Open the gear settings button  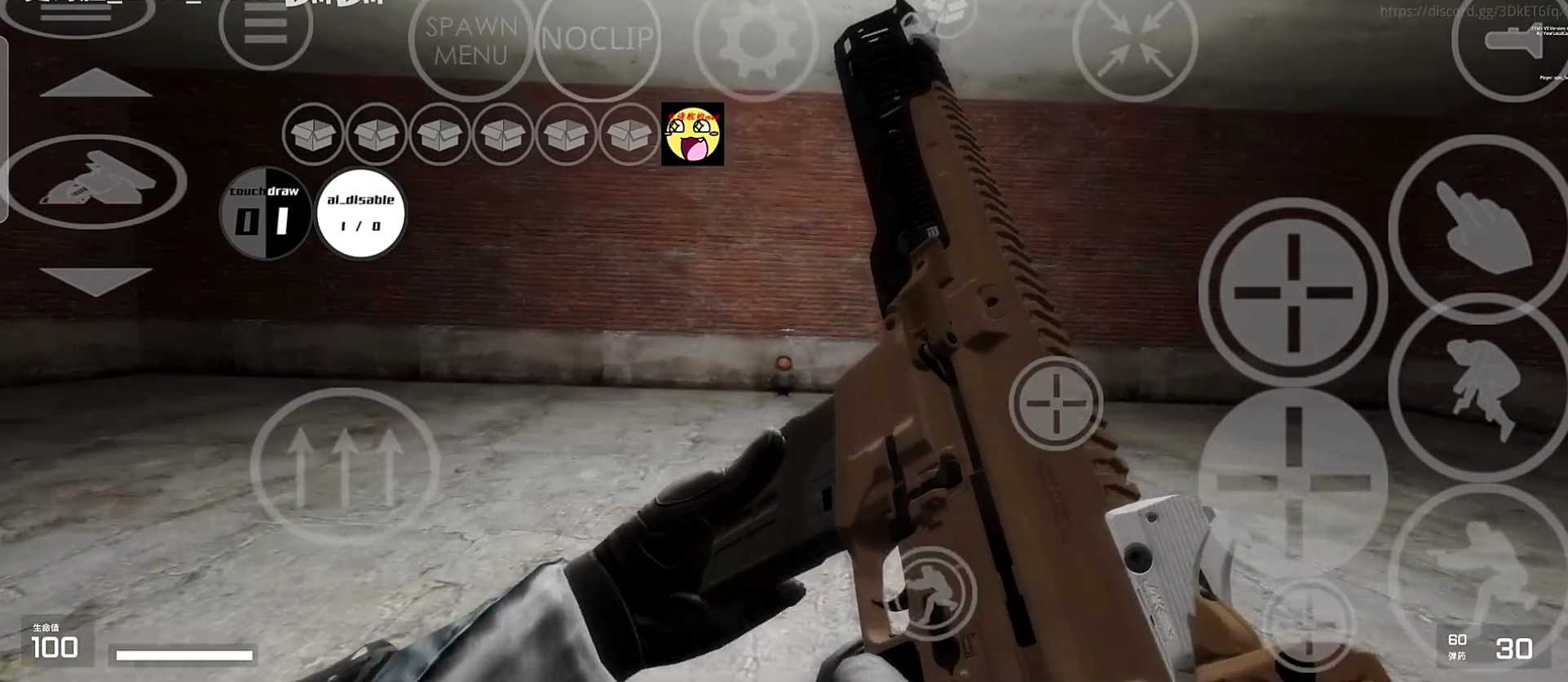pos(755,39)
